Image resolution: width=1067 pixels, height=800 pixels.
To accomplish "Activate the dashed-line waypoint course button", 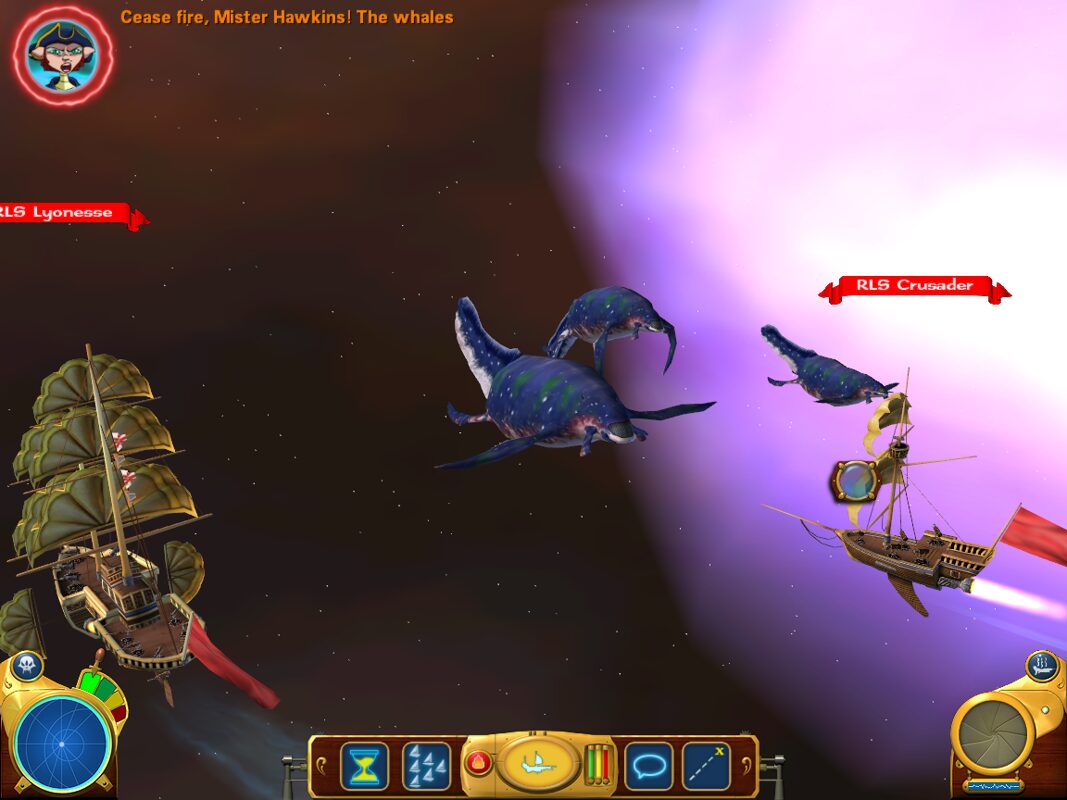I will pyautogui.click(x=706, y=766).
